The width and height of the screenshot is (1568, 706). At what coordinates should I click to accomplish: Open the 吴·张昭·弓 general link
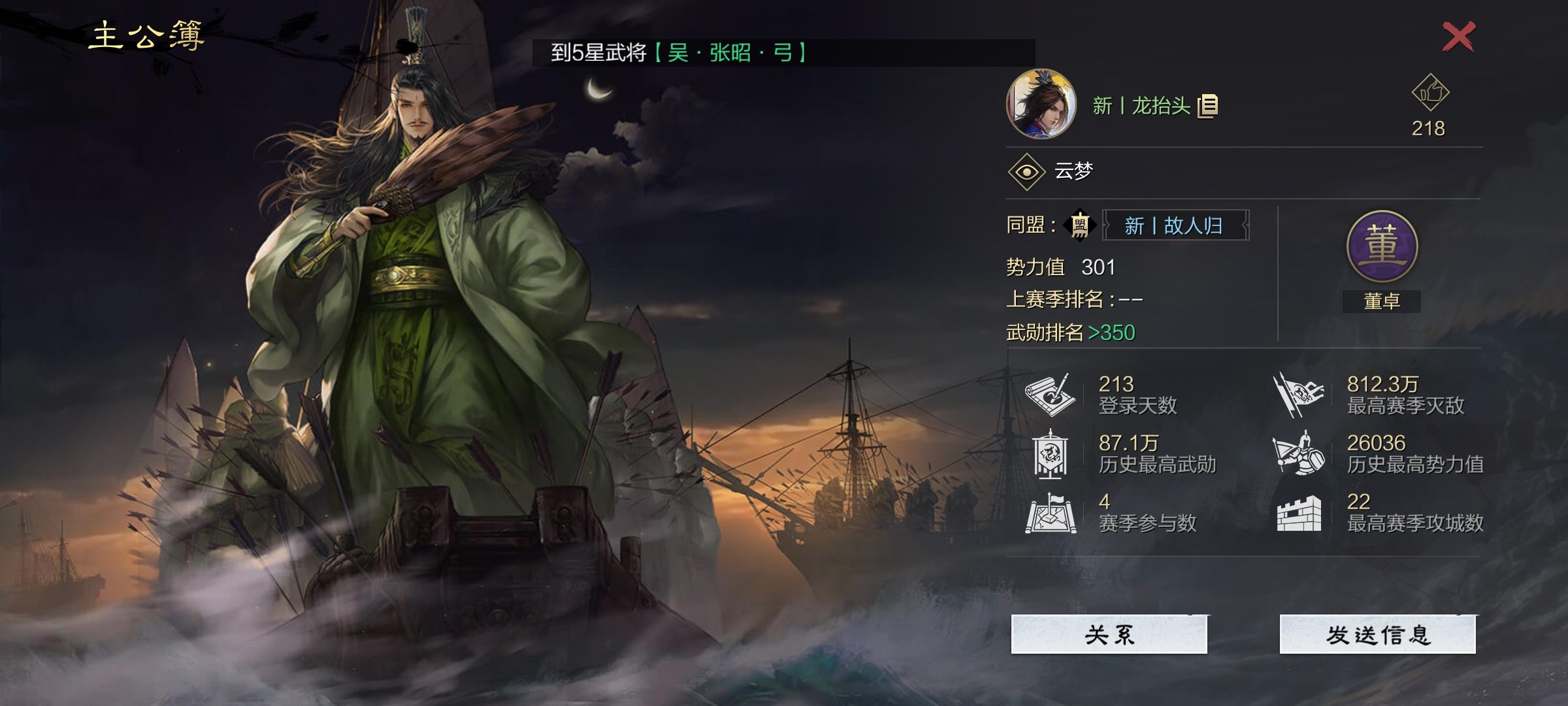[x=730, y=53]
